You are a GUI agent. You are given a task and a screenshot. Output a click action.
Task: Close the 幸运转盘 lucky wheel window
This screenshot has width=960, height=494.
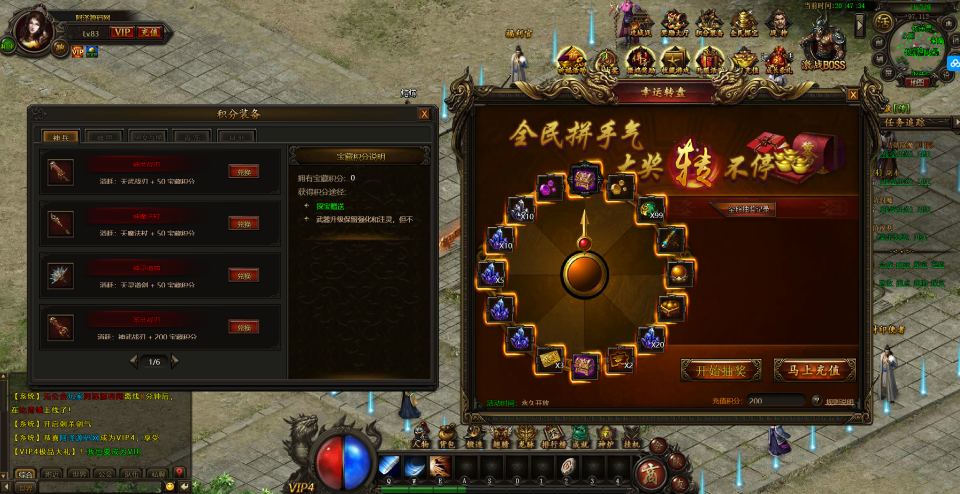coord(852,94)
